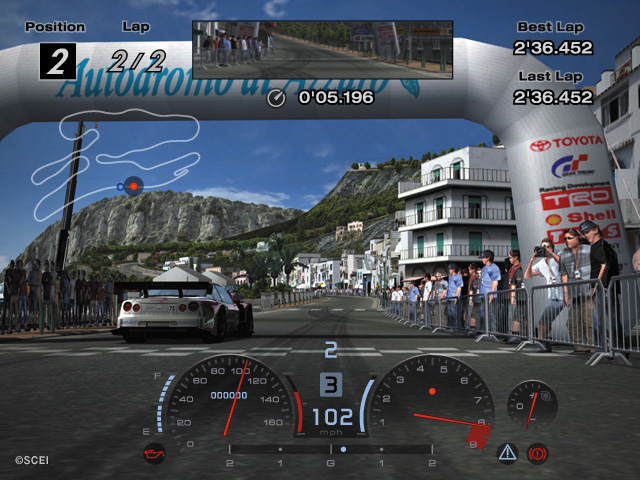Click the red oil can warning icon
The height and width of the screenshot is (480, 640).
tap(154, 452)
